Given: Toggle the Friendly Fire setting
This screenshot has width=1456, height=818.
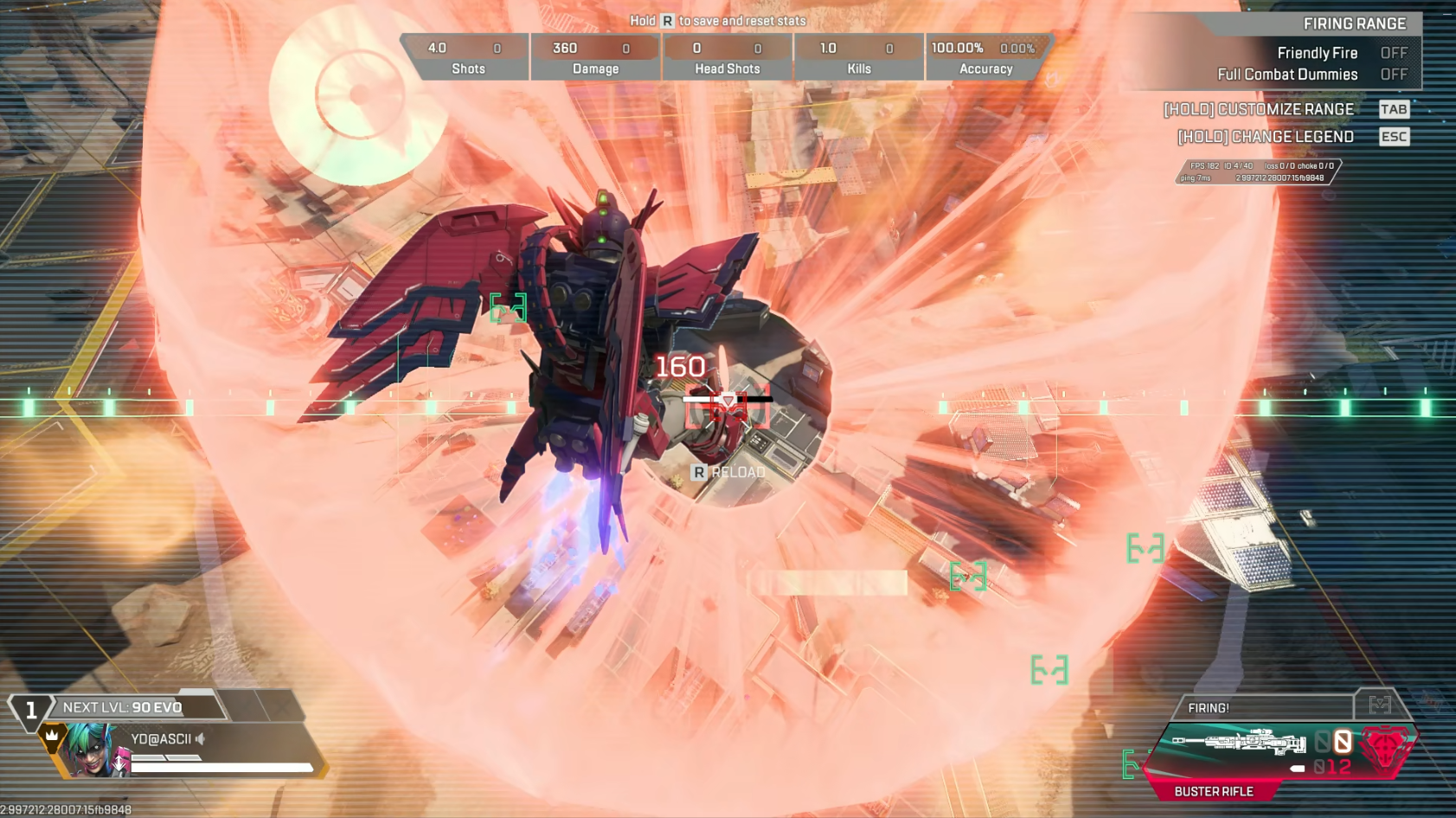Looking at the screenshot, I should tap(1393, 53).
